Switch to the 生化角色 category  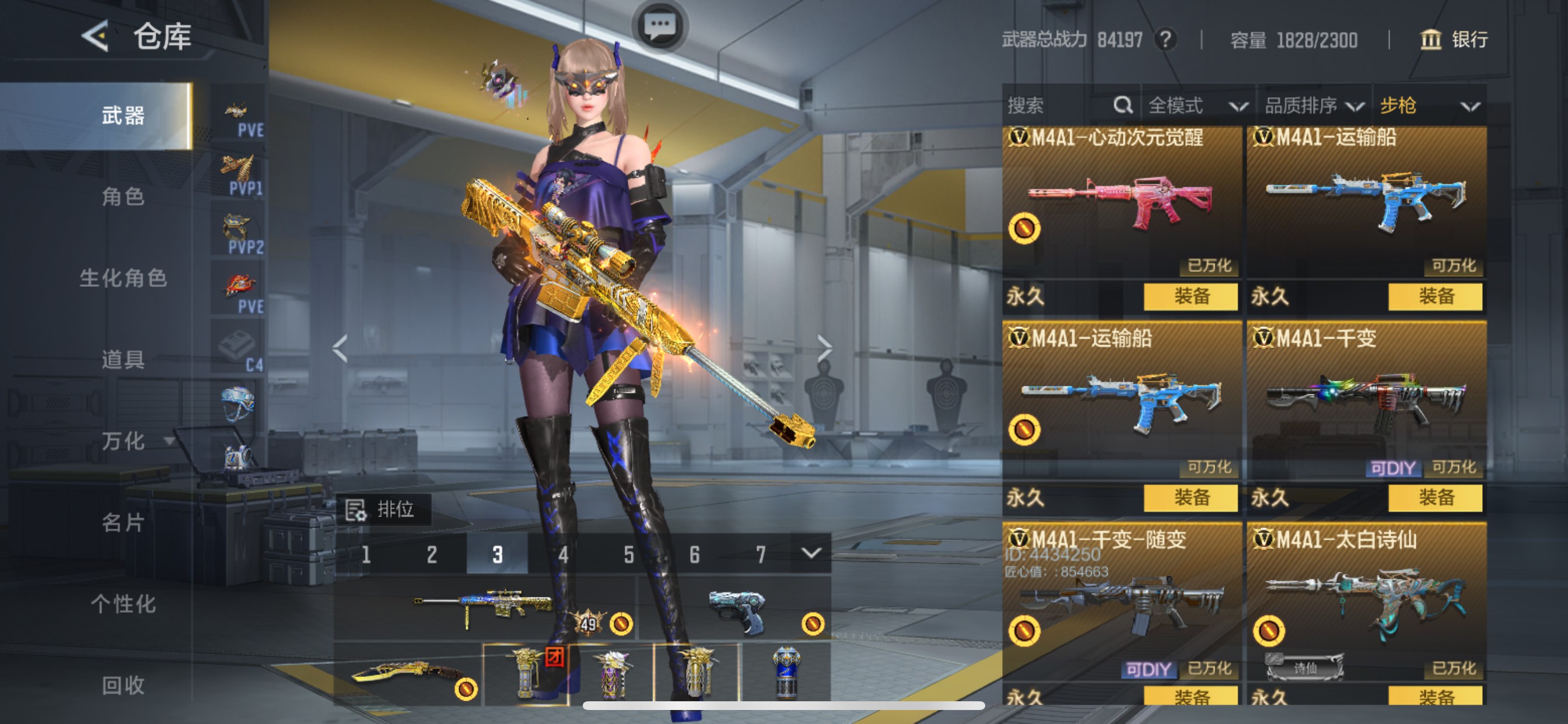(x=123, y=278)
